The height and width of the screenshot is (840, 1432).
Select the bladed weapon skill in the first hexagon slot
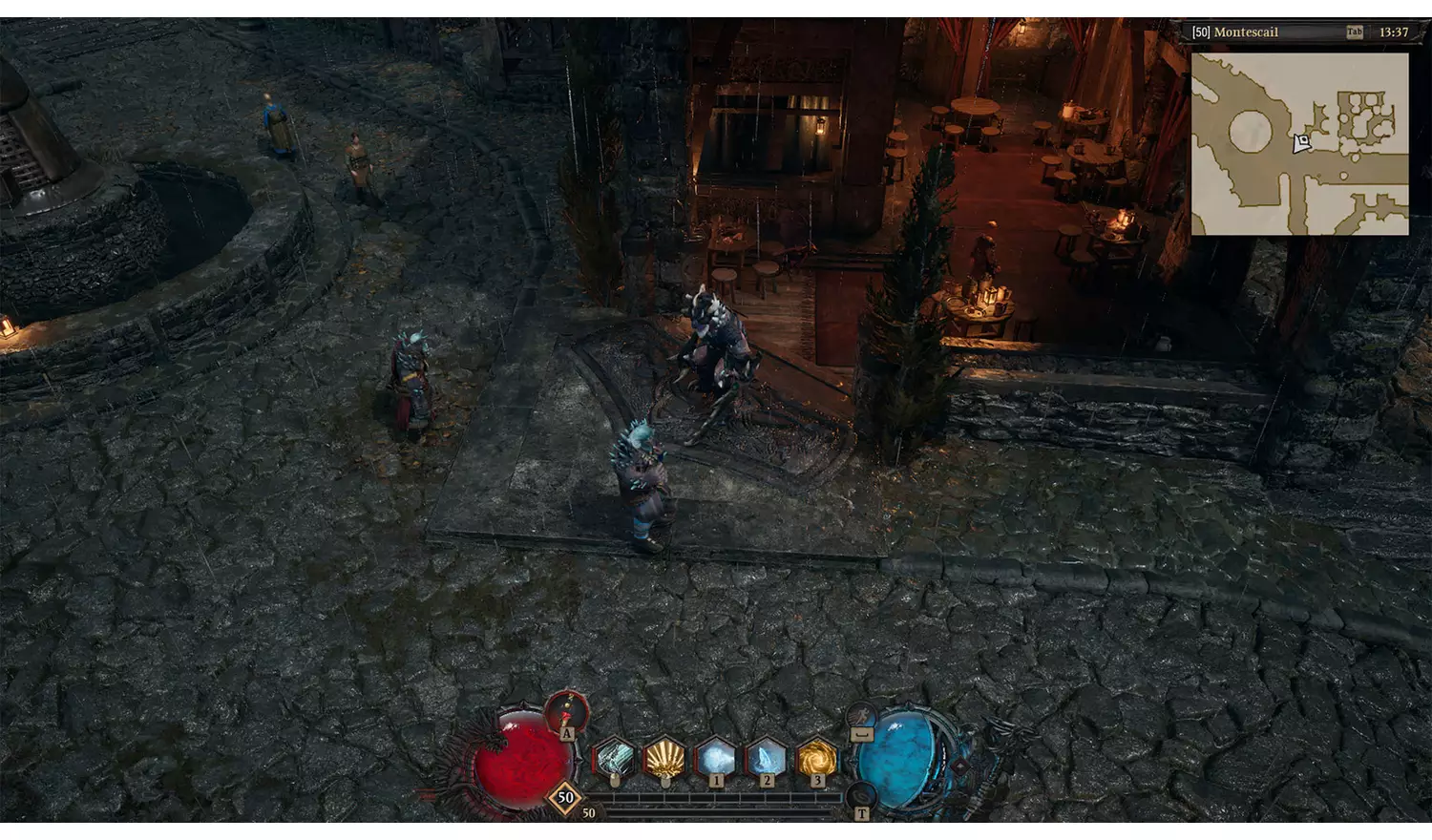(x=613, y=759)
